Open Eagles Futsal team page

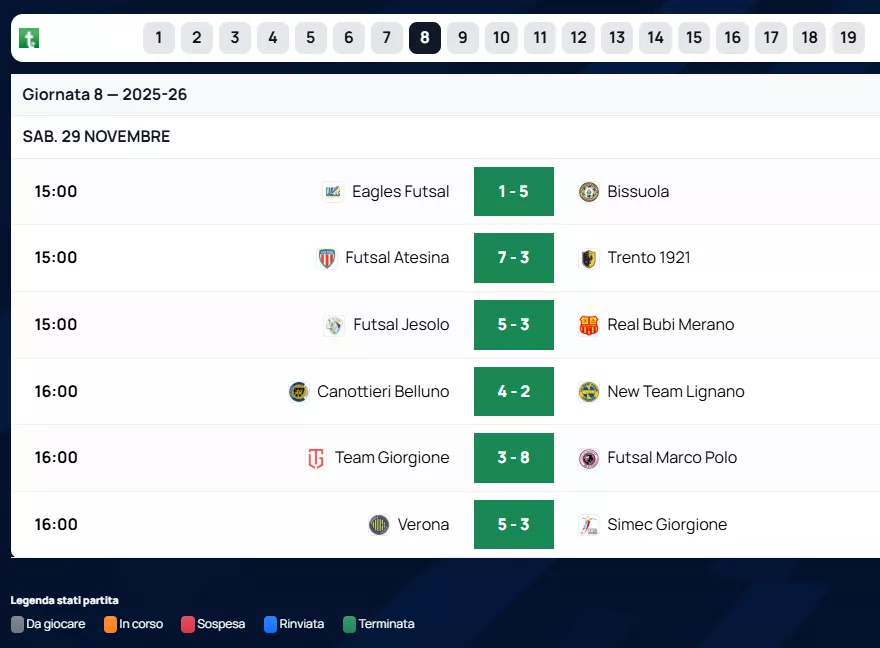click(x=400, y=191)
